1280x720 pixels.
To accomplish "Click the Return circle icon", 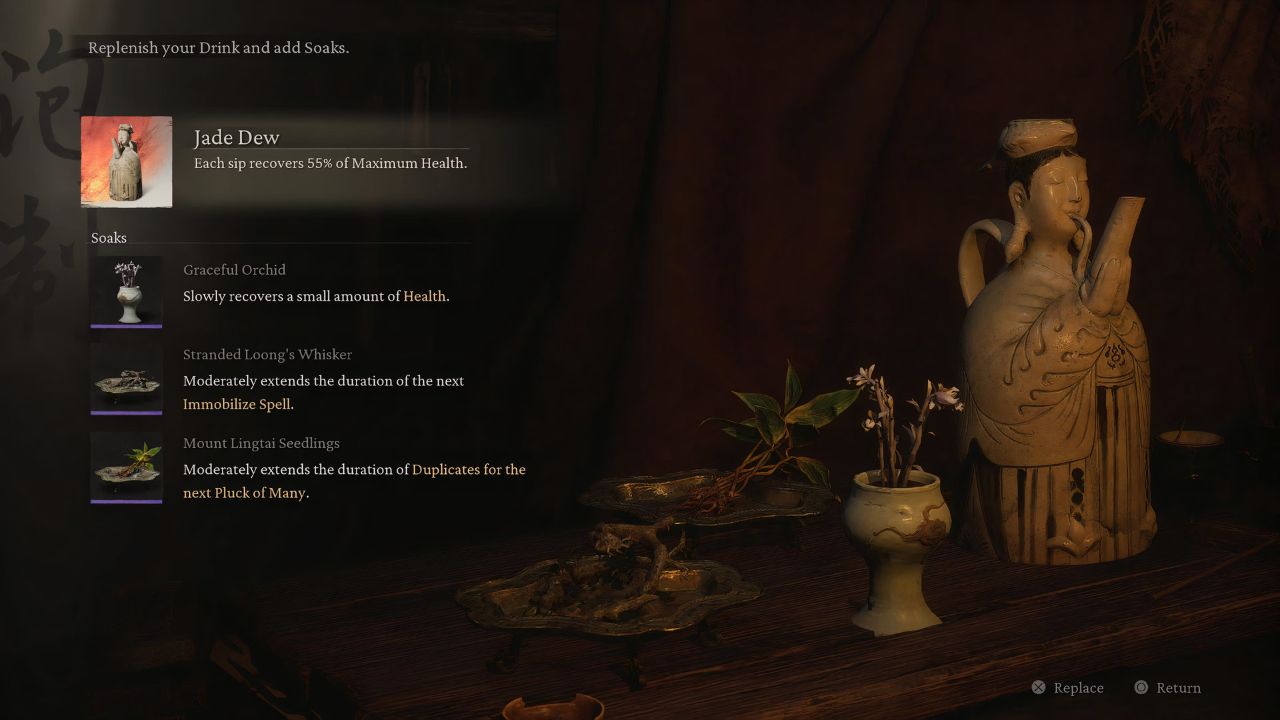I will point(1140,688).
